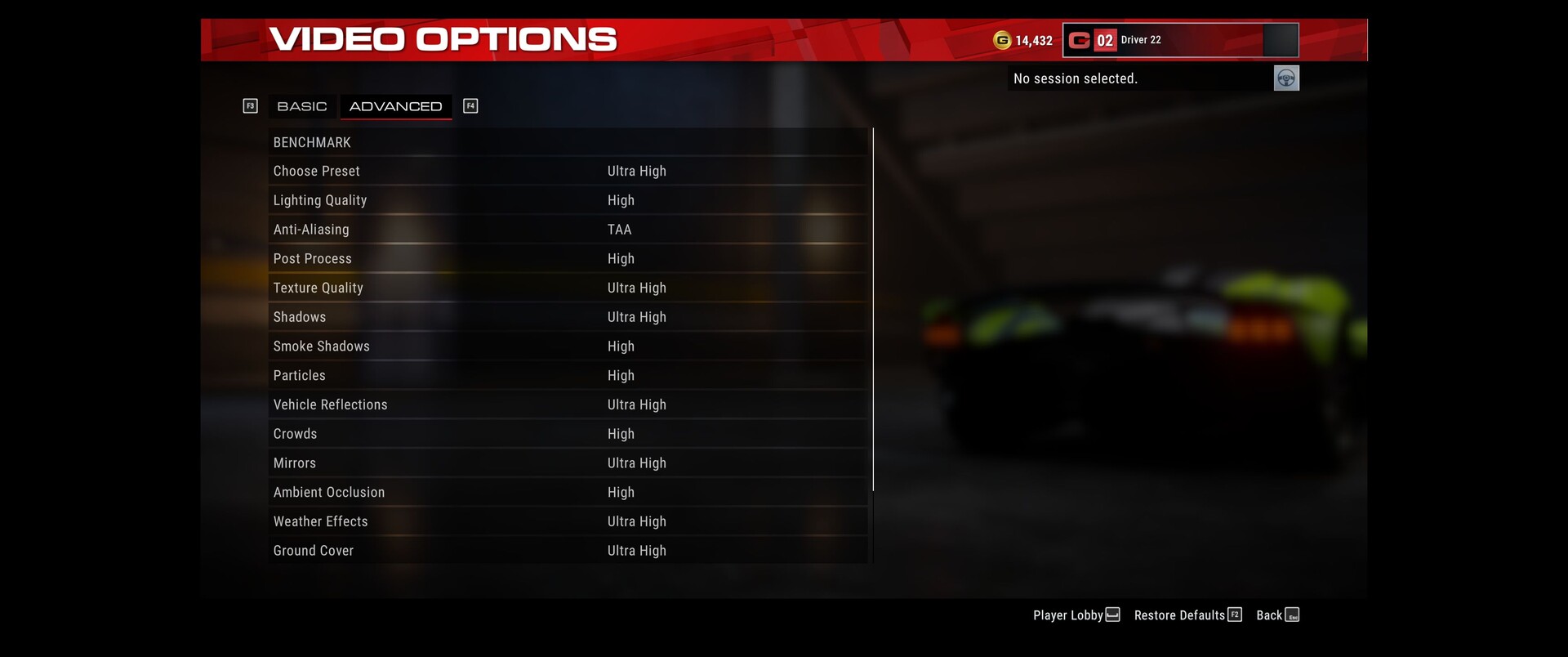The width and height of the screenshot is (1568, 657).
Task: Change the Smoke Shadows setting
Action: tap(567, 346)
